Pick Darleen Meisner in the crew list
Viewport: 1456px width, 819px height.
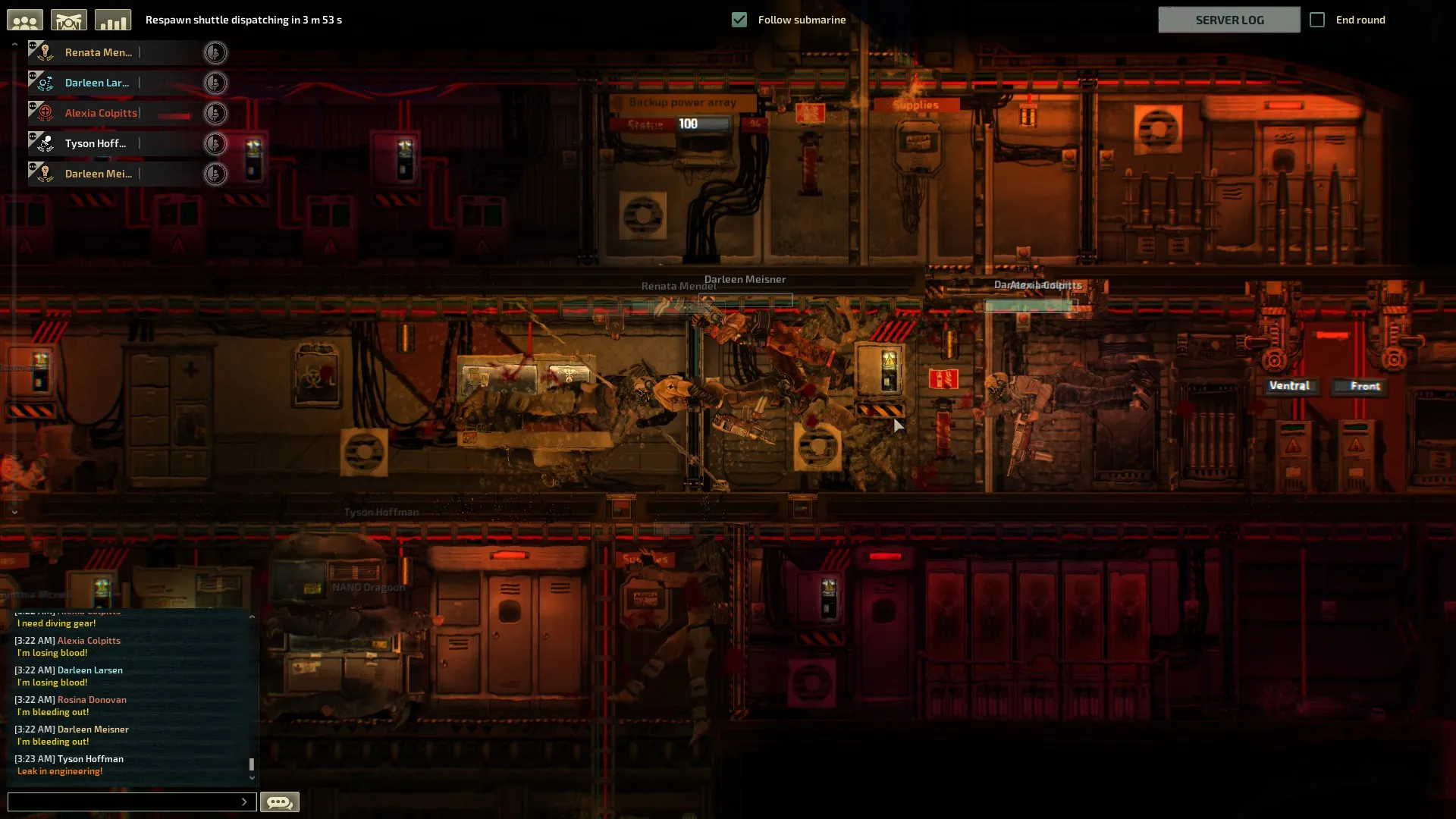[99, 174]
